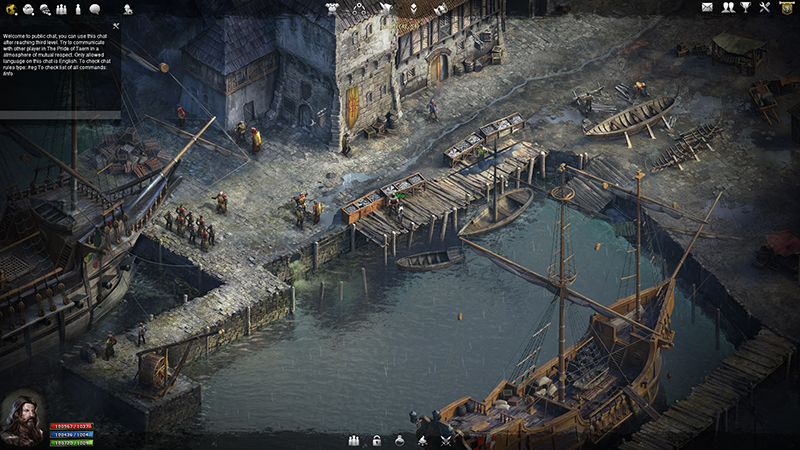Select the speech bubble chat channel icon
The image size is (800, 450).
[x=94, y=9]
